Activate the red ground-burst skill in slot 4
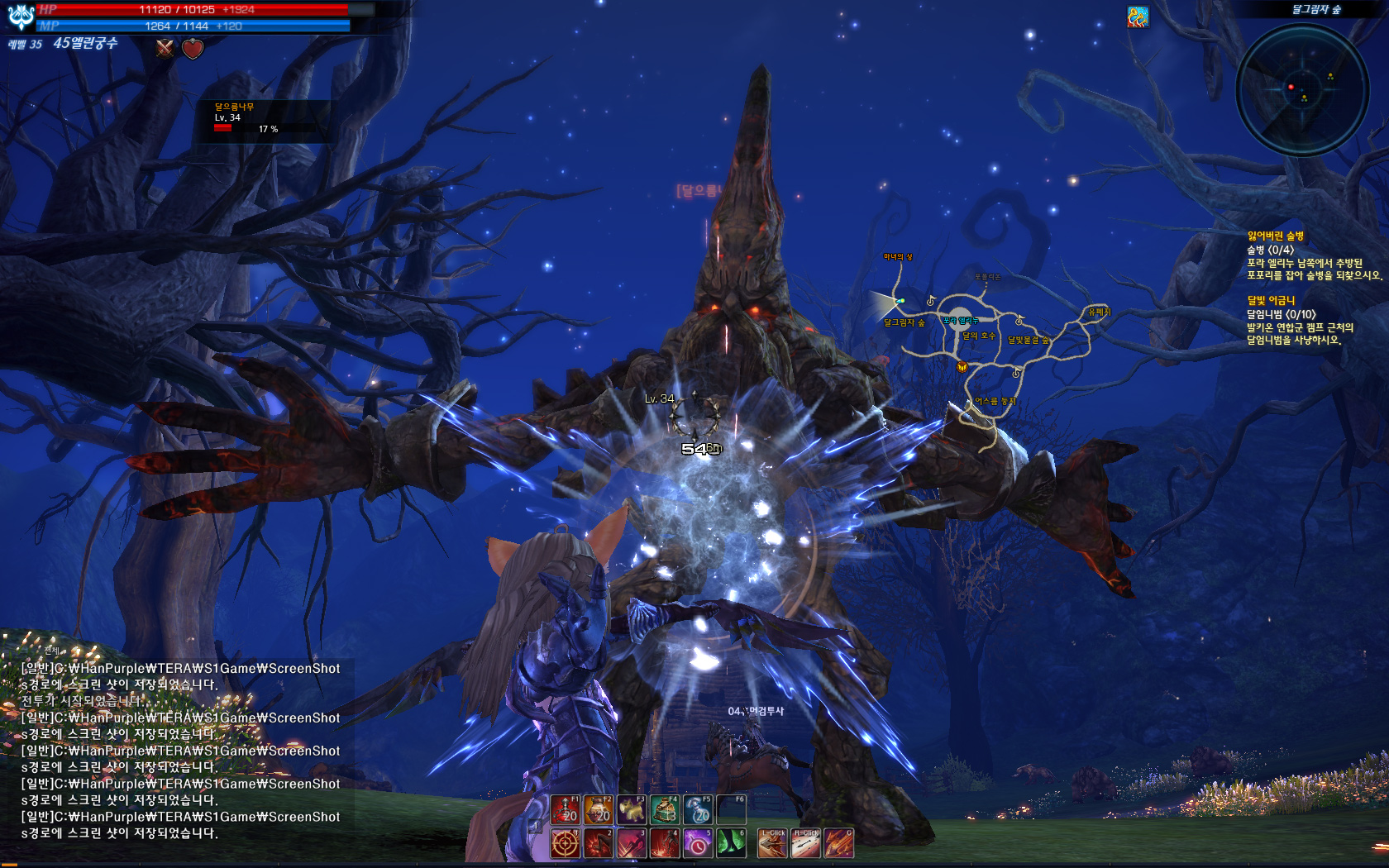Viewport: 1389px width, 868px height. point(665,844)
